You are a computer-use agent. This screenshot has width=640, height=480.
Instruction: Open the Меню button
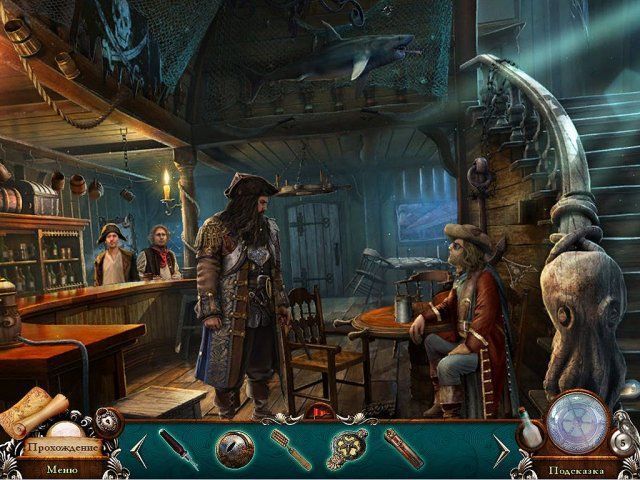click(61, 468)
